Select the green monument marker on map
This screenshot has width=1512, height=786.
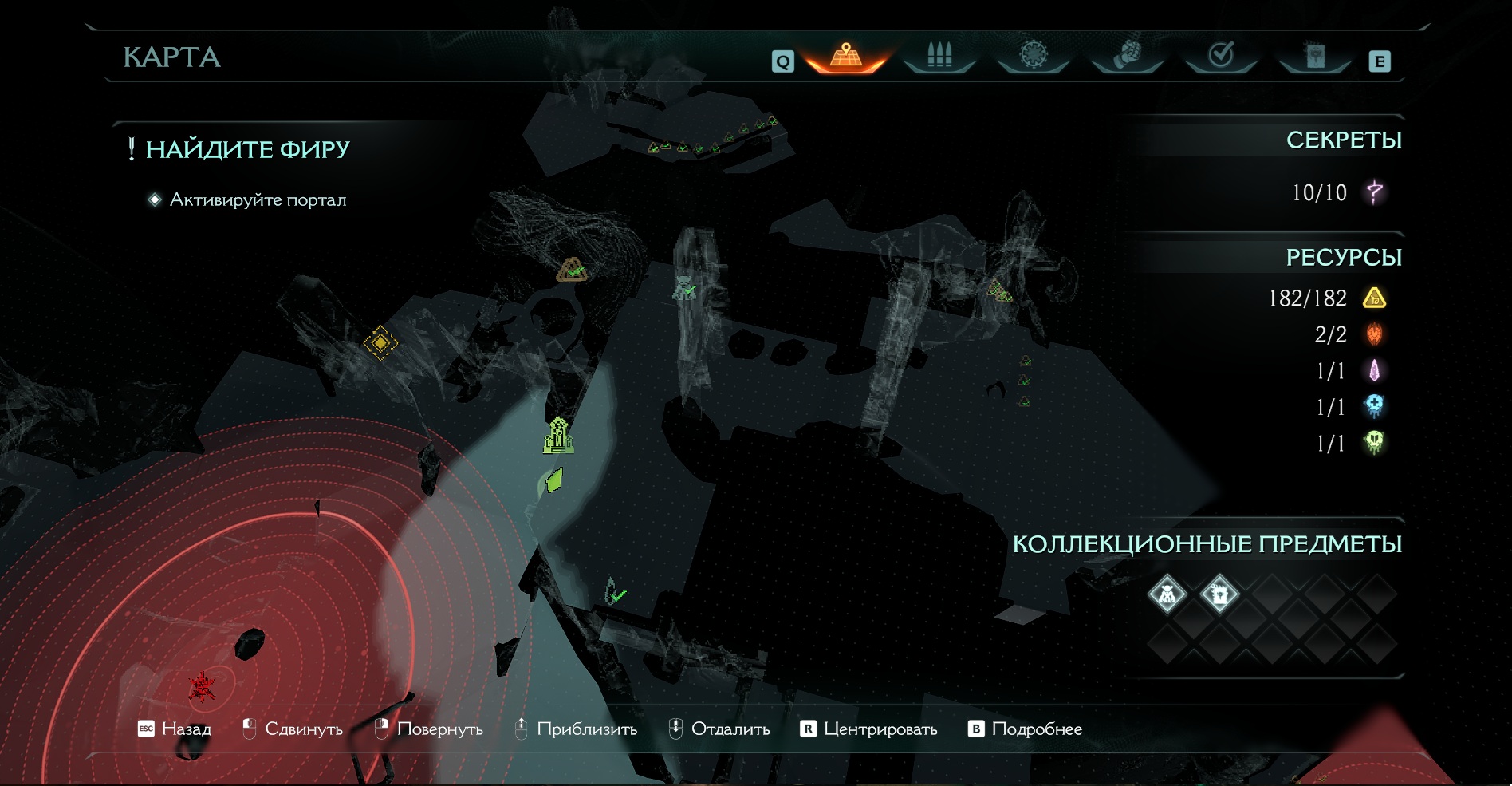coord(558,436)
